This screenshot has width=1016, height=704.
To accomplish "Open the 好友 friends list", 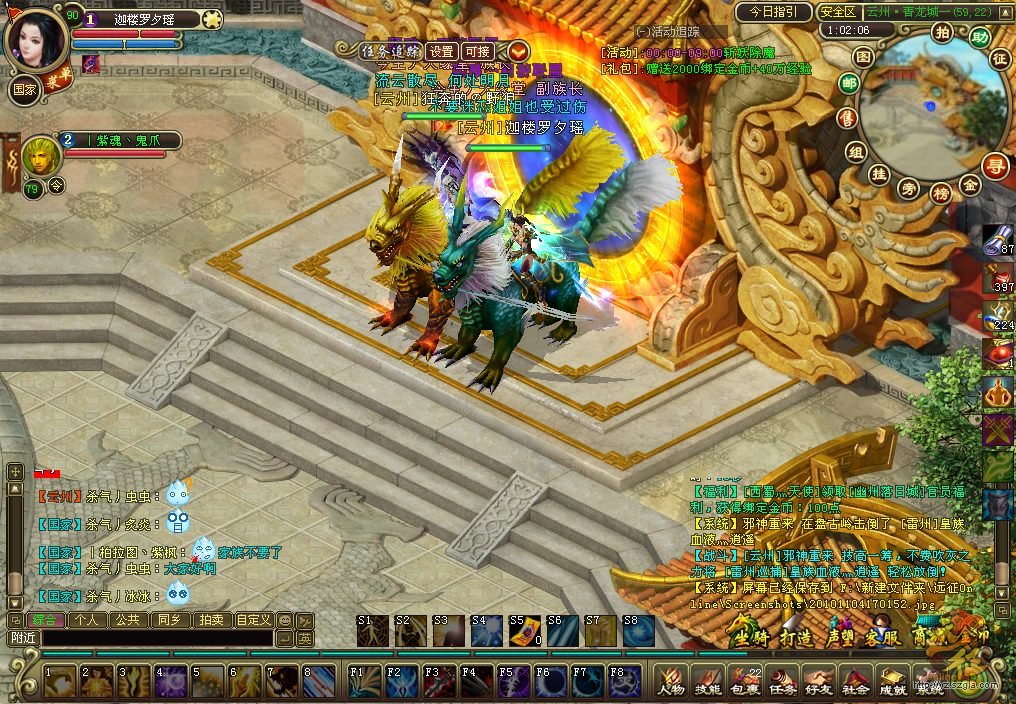I will 817,679.
